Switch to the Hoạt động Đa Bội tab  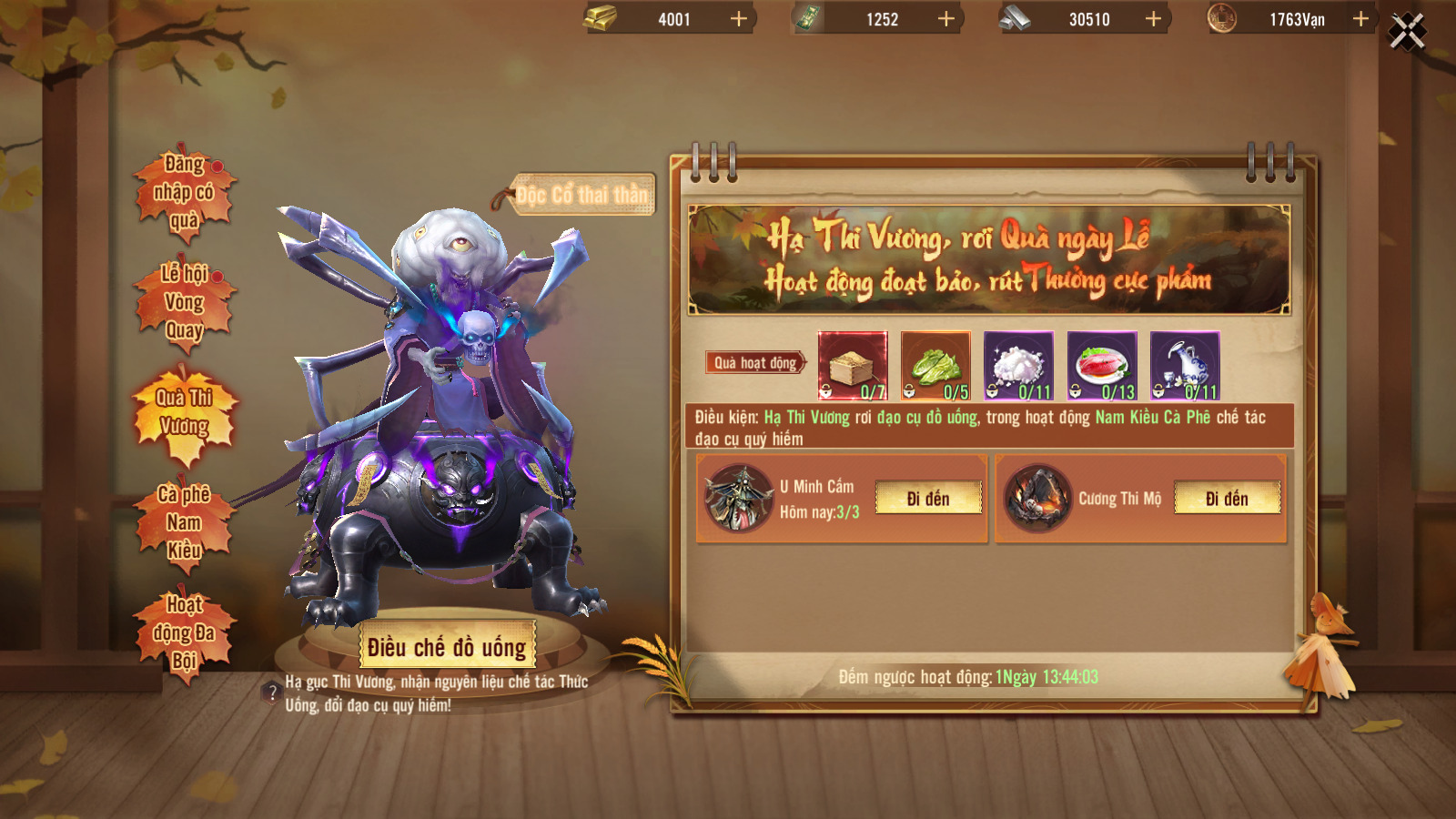click(x=185, y=632)
